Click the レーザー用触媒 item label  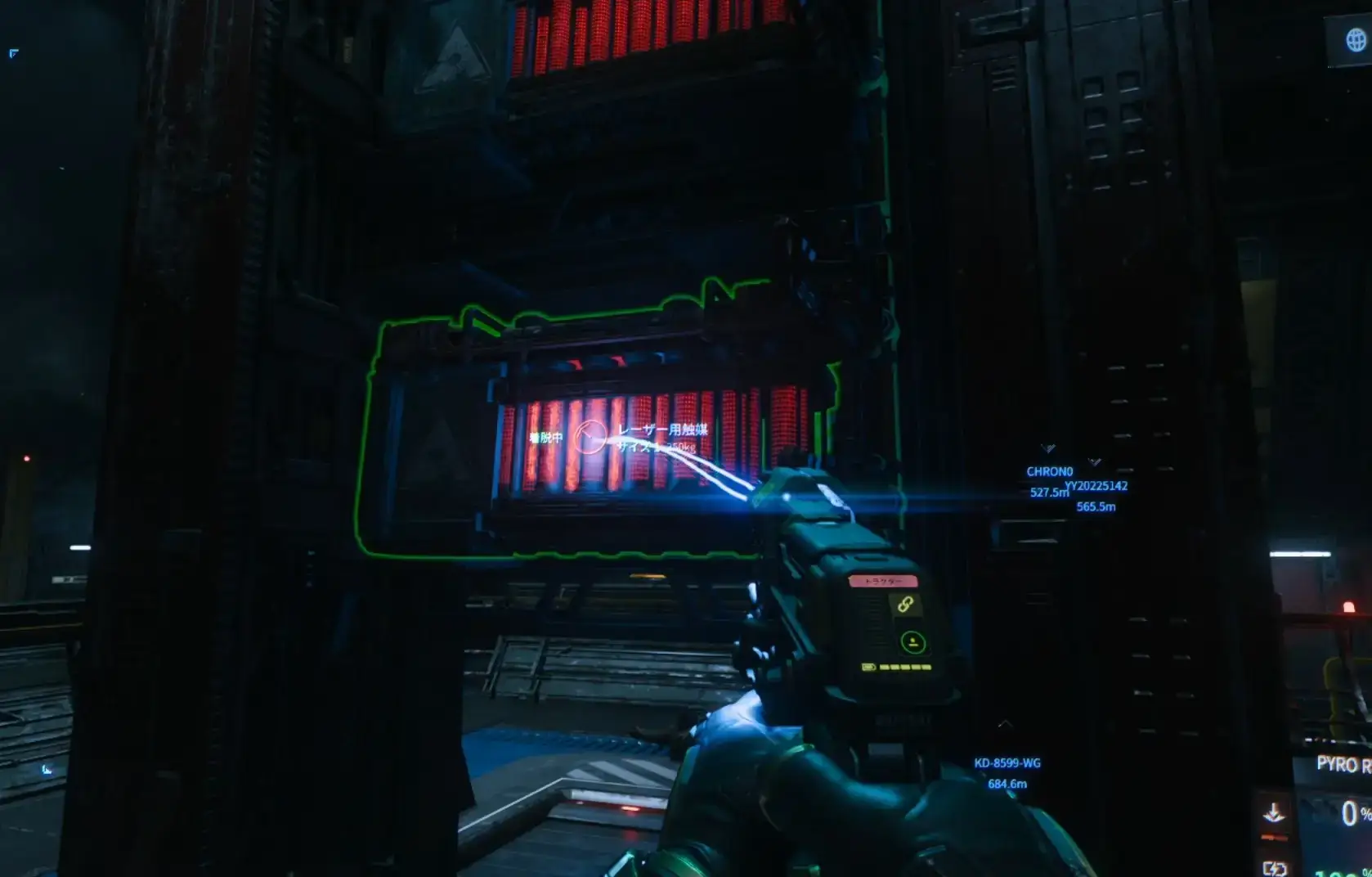click(x=662, y=430)
